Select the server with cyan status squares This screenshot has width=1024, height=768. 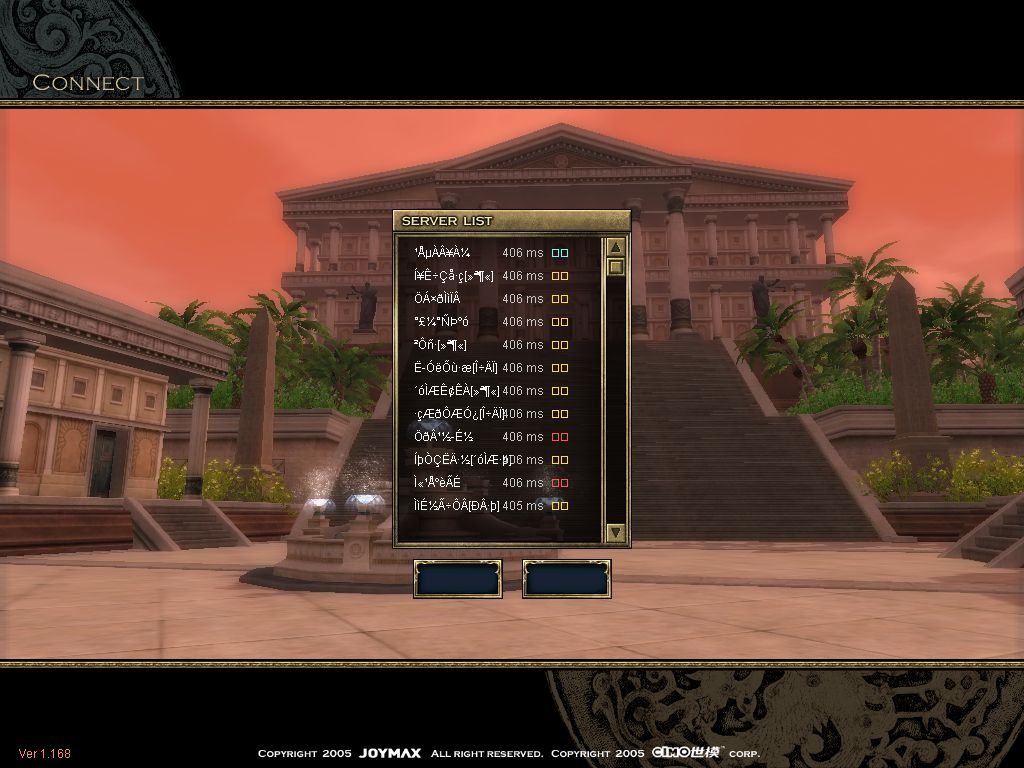click(480, 253)
